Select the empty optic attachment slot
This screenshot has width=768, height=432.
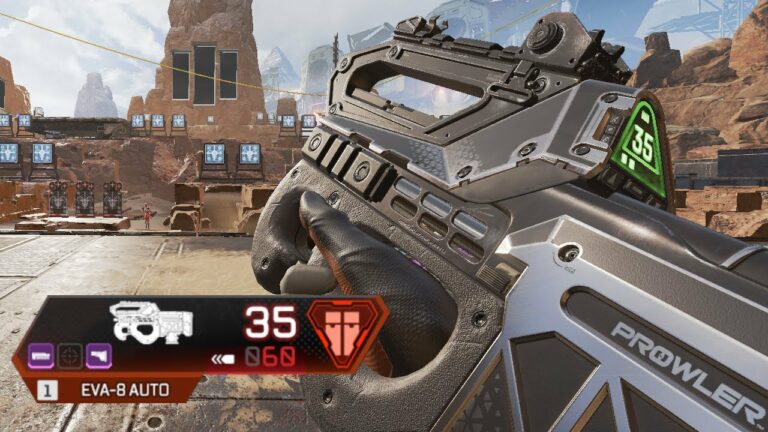coord(70,356)
